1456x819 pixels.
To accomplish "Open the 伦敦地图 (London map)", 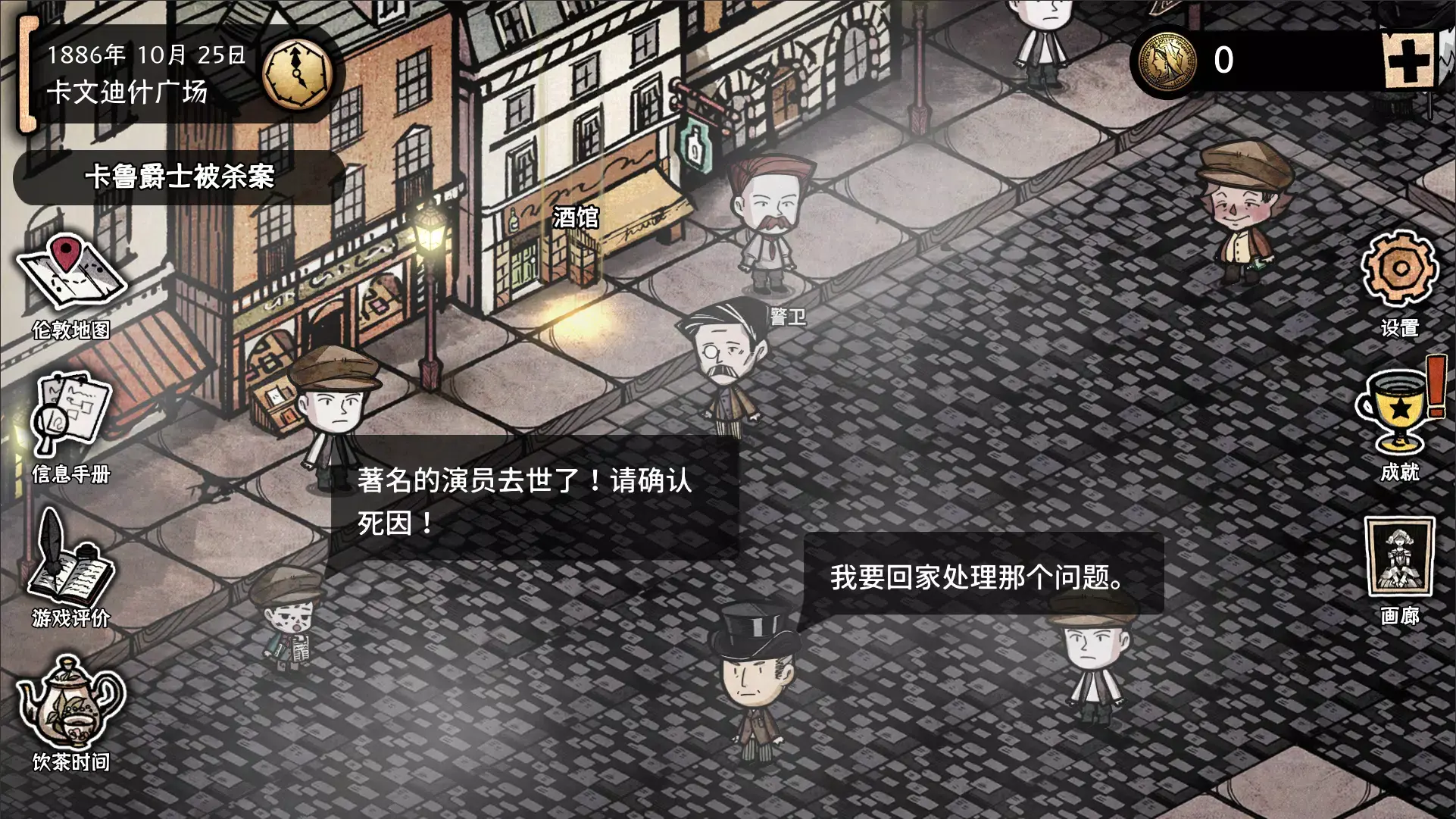I will [x=72, y=277].
